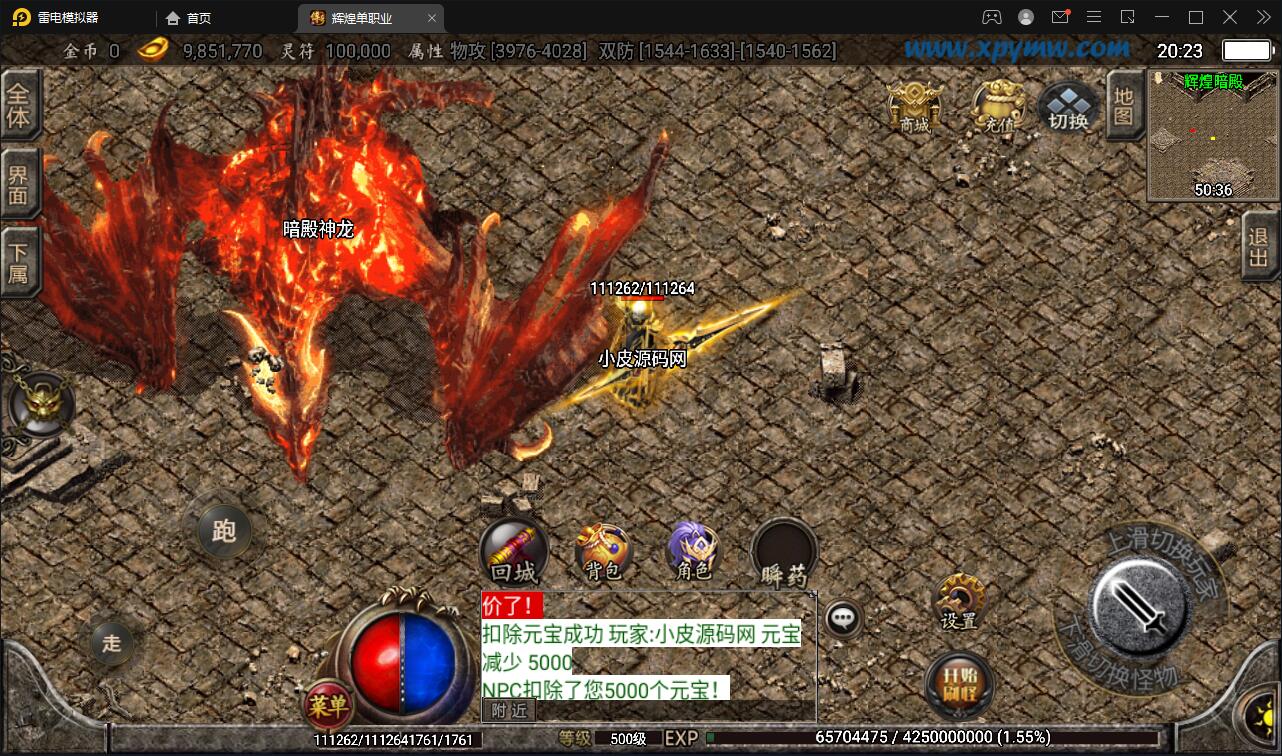Open the chat bubble panel
Viewport: 1282px width, 756px height.
click(843, 618)
